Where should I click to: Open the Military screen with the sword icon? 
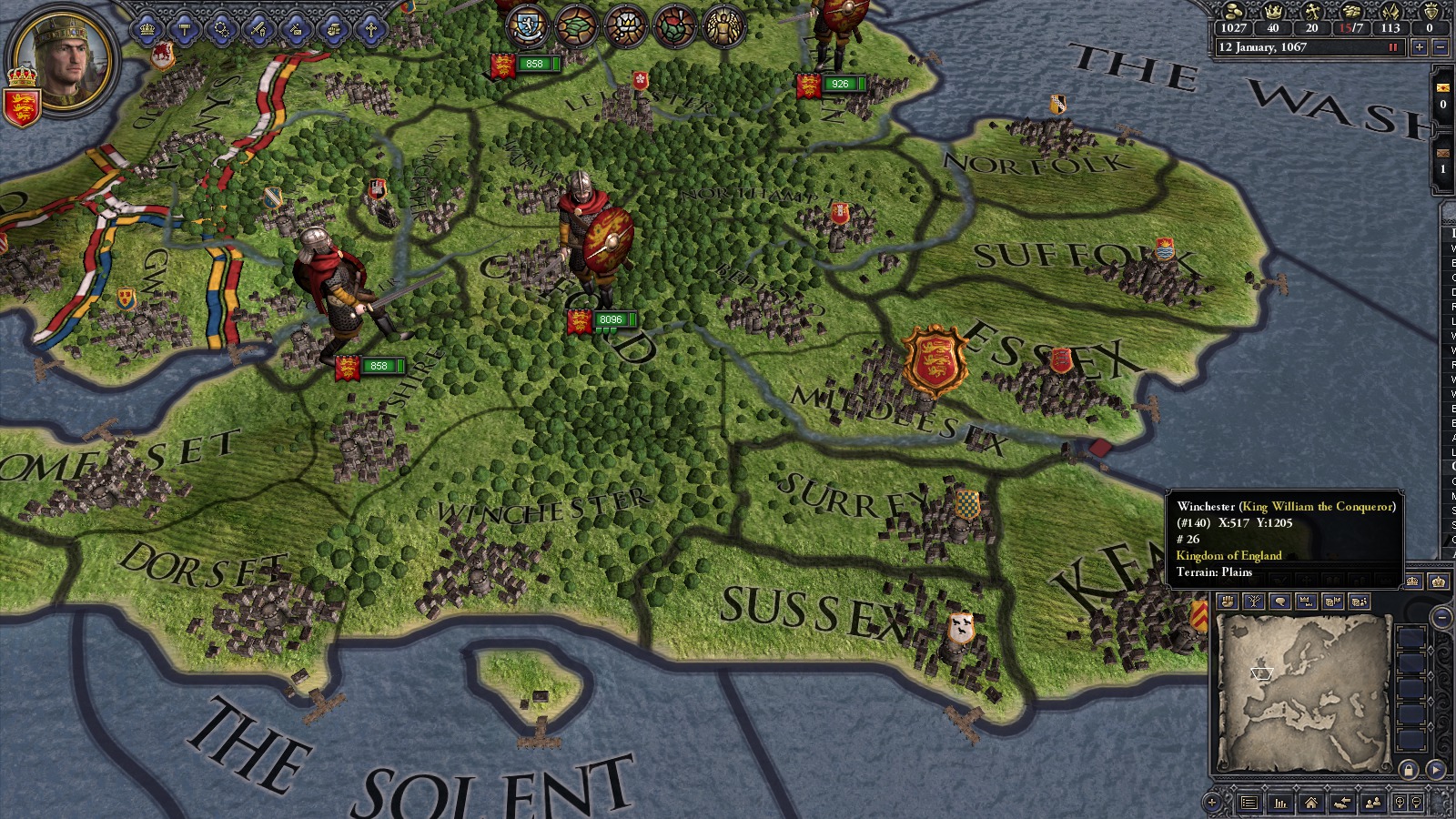258,27
